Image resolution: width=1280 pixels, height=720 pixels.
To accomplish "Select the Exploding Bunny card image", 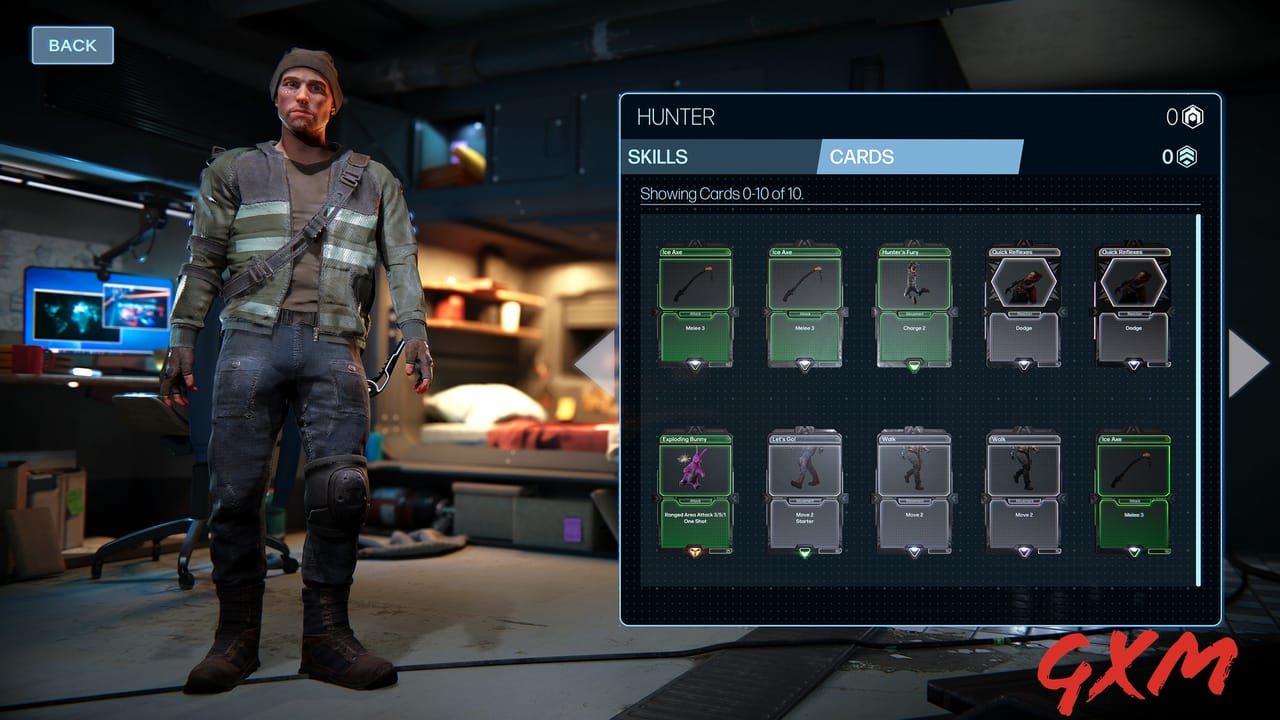I will click(x=697, y=470).
